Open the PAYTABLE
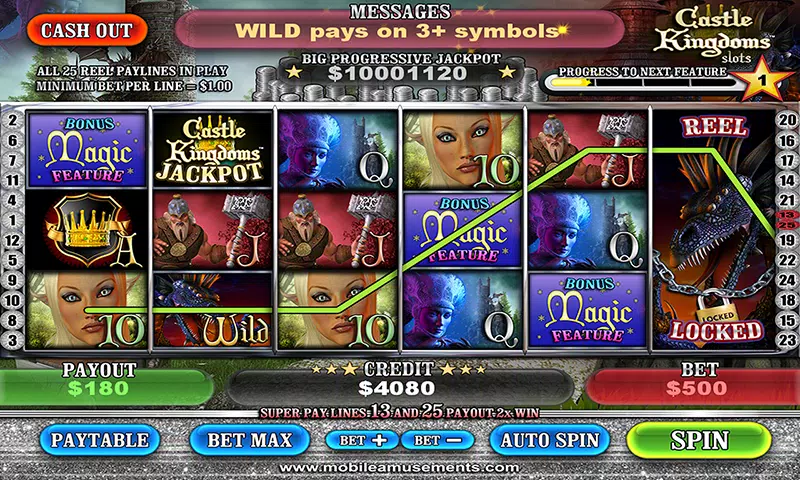The image size is (800, 480). click(x=100, y=439)
